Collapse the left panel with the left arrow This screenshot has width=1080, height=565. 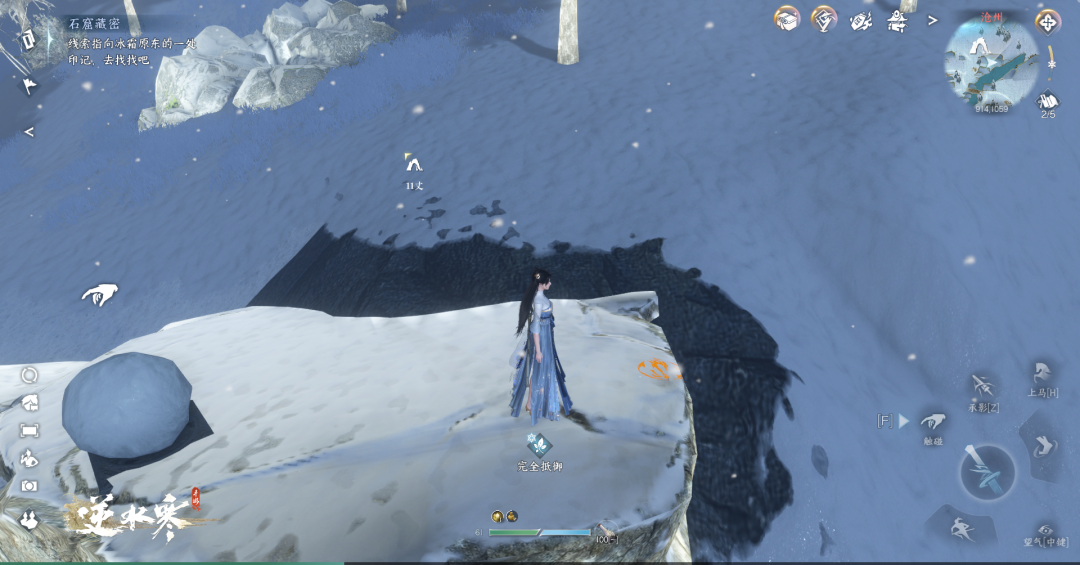[29, 132]
